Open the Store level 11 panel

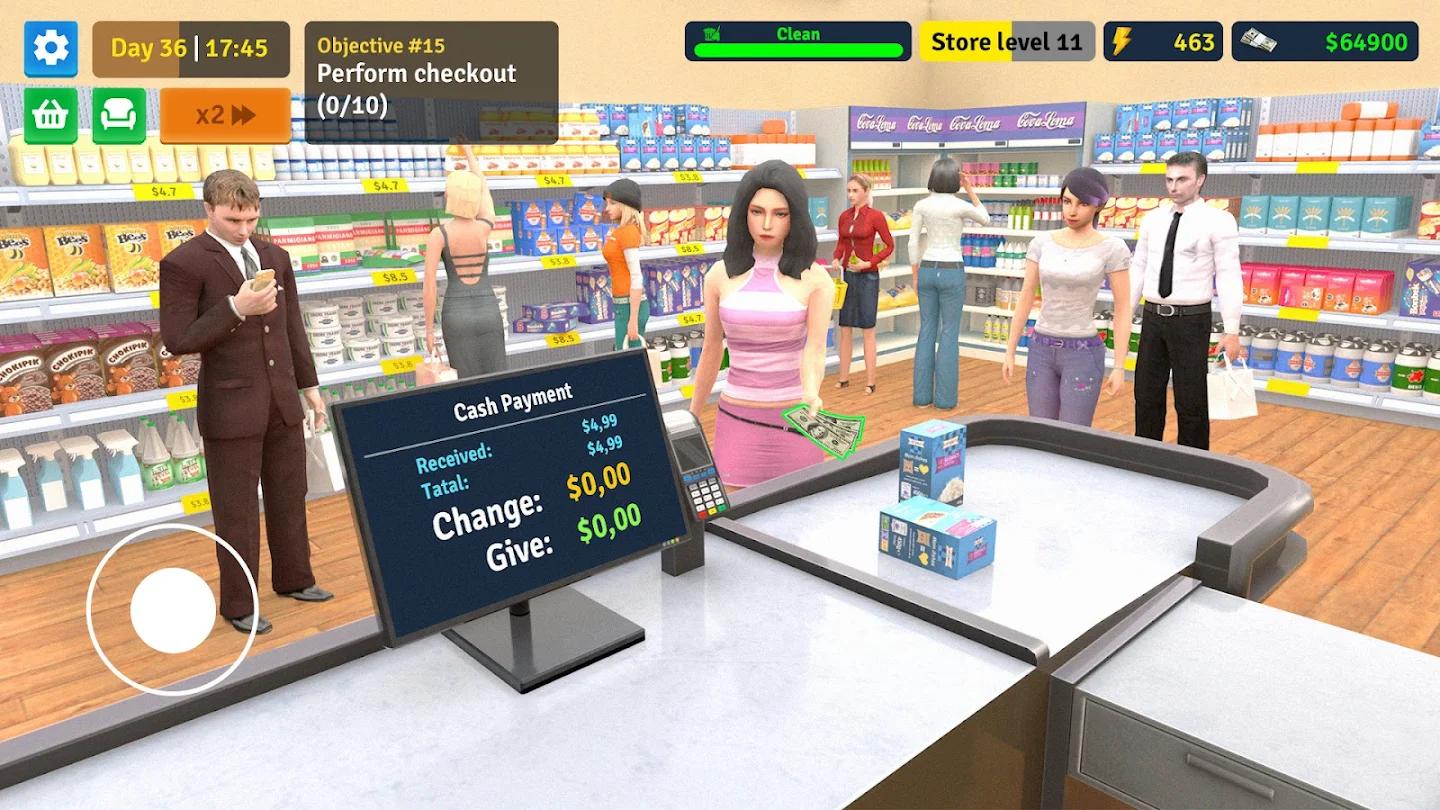point(1006,41)
